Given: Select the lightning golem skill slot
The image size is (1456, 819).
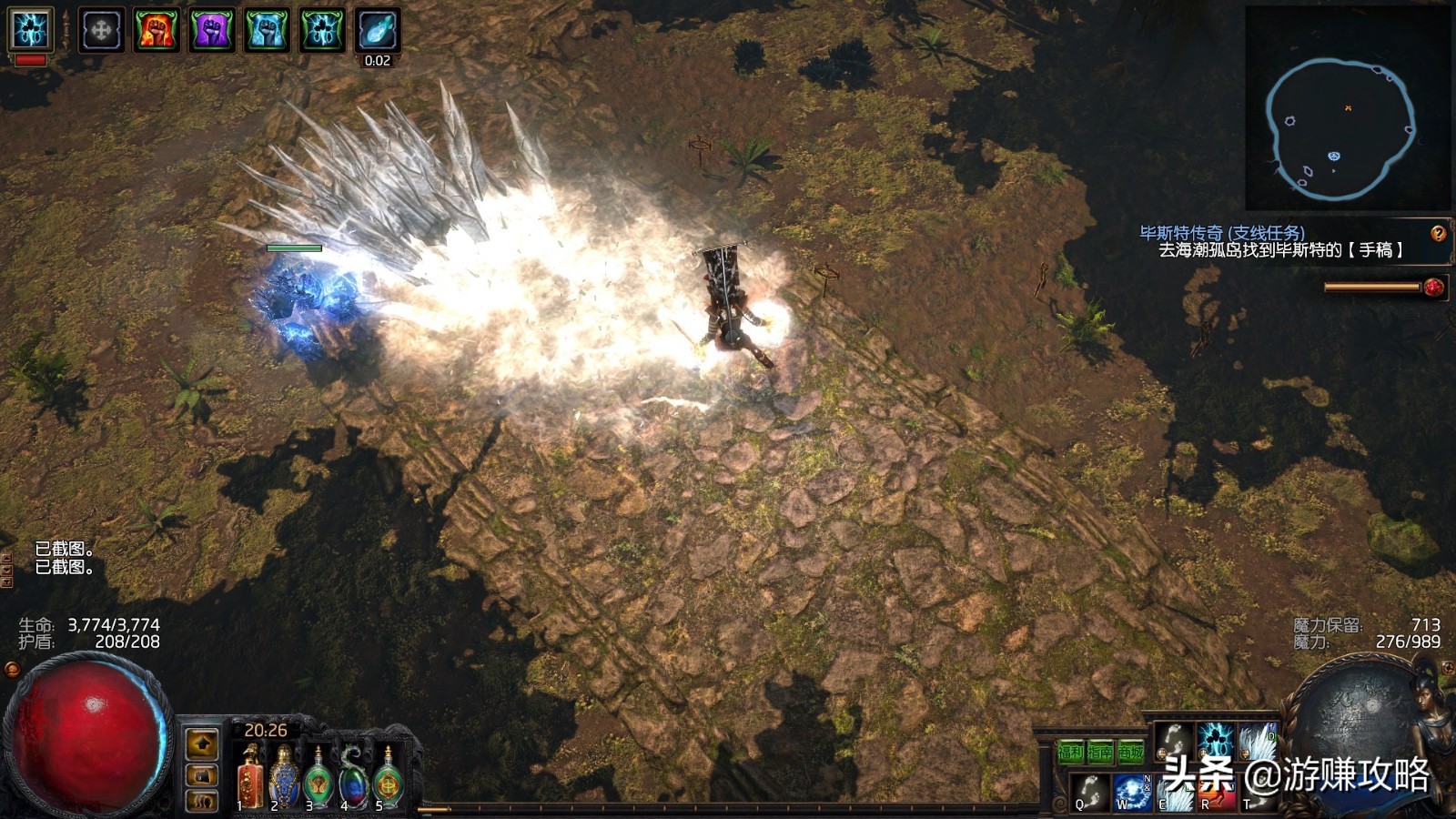Looking at the screenshot, I should (1215, 741).
